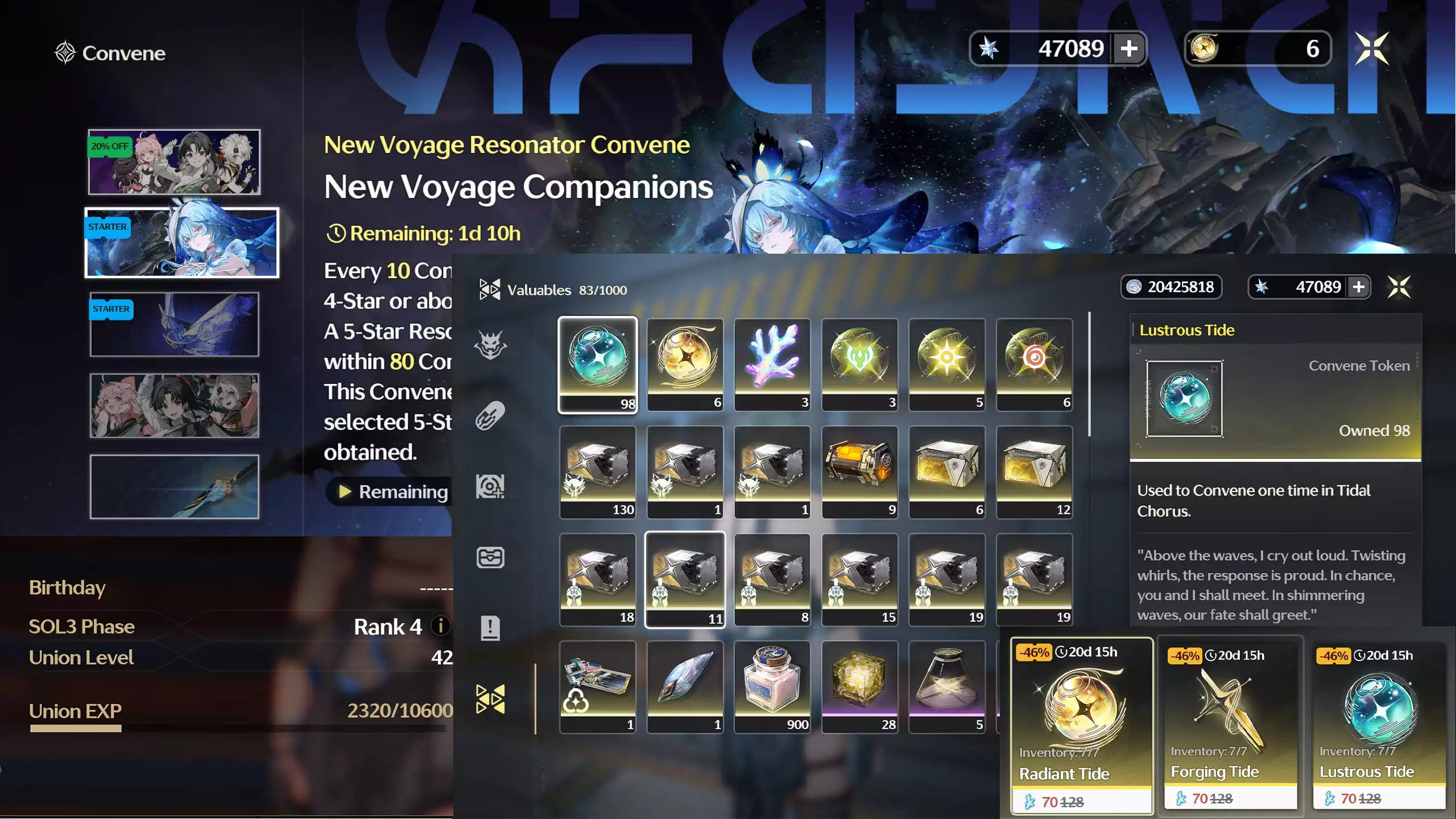This screenshot has height=819, width=1456.
Task: Open the exclamation mark quest items tab
Action: tap(490, 628)
